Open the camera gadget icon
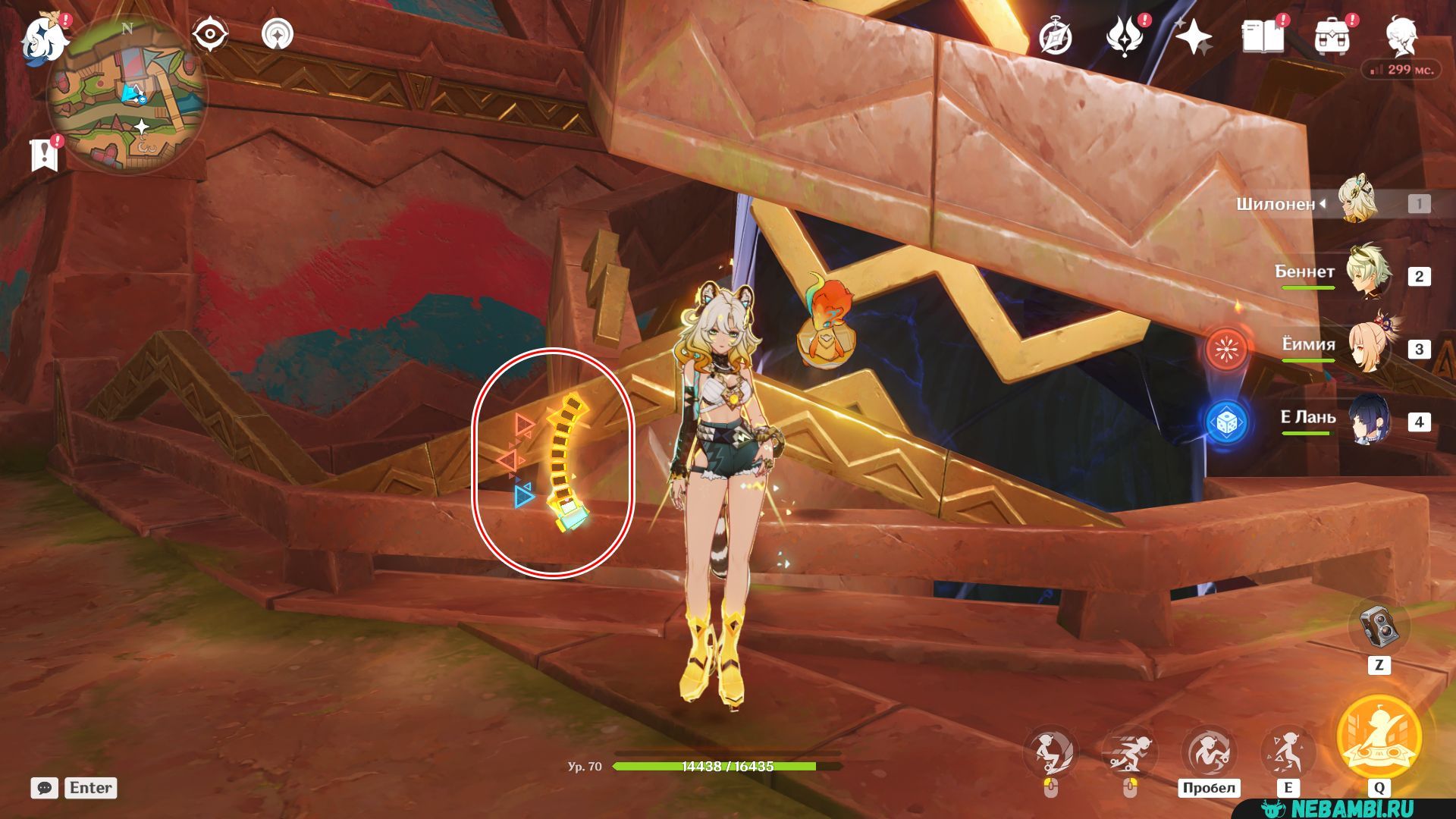This screenshot has height=819, width=1456. point(1379,626)
